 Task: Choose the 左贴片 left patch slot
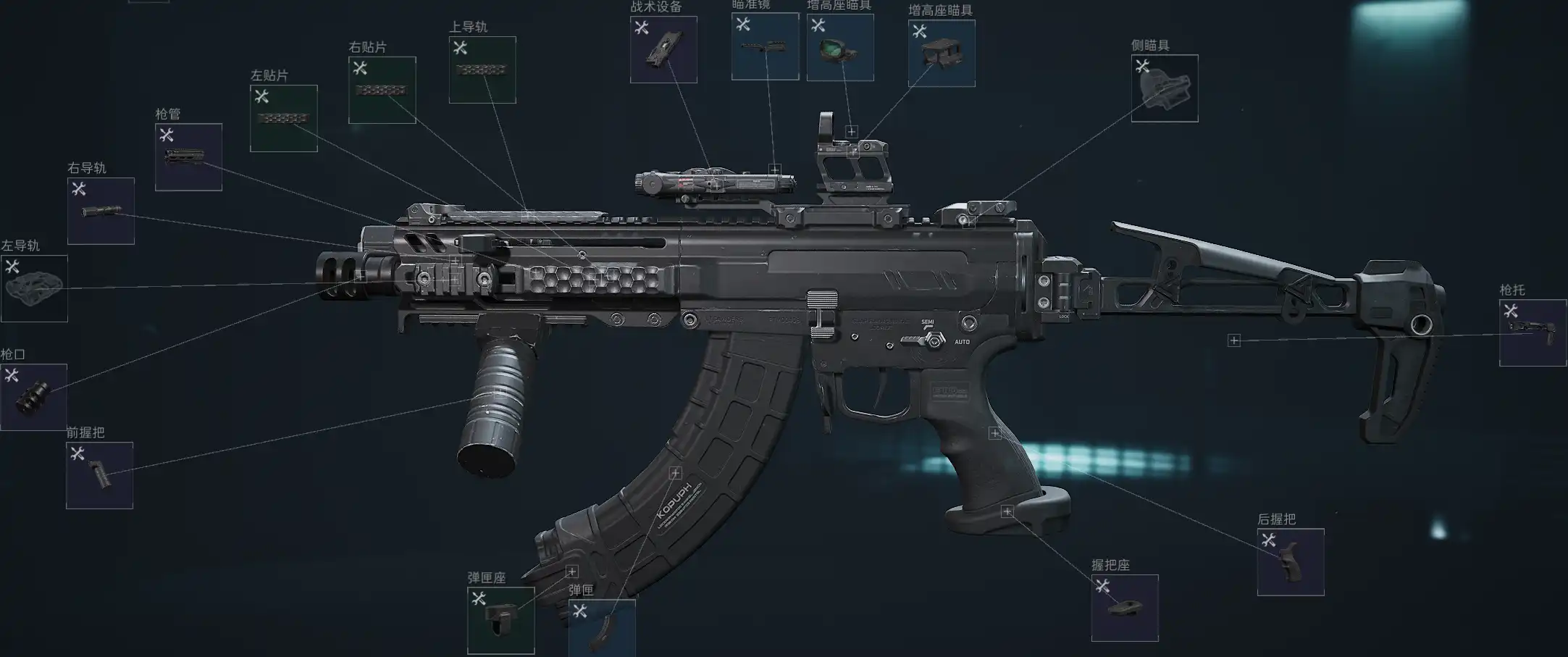[x=283, y=118]
